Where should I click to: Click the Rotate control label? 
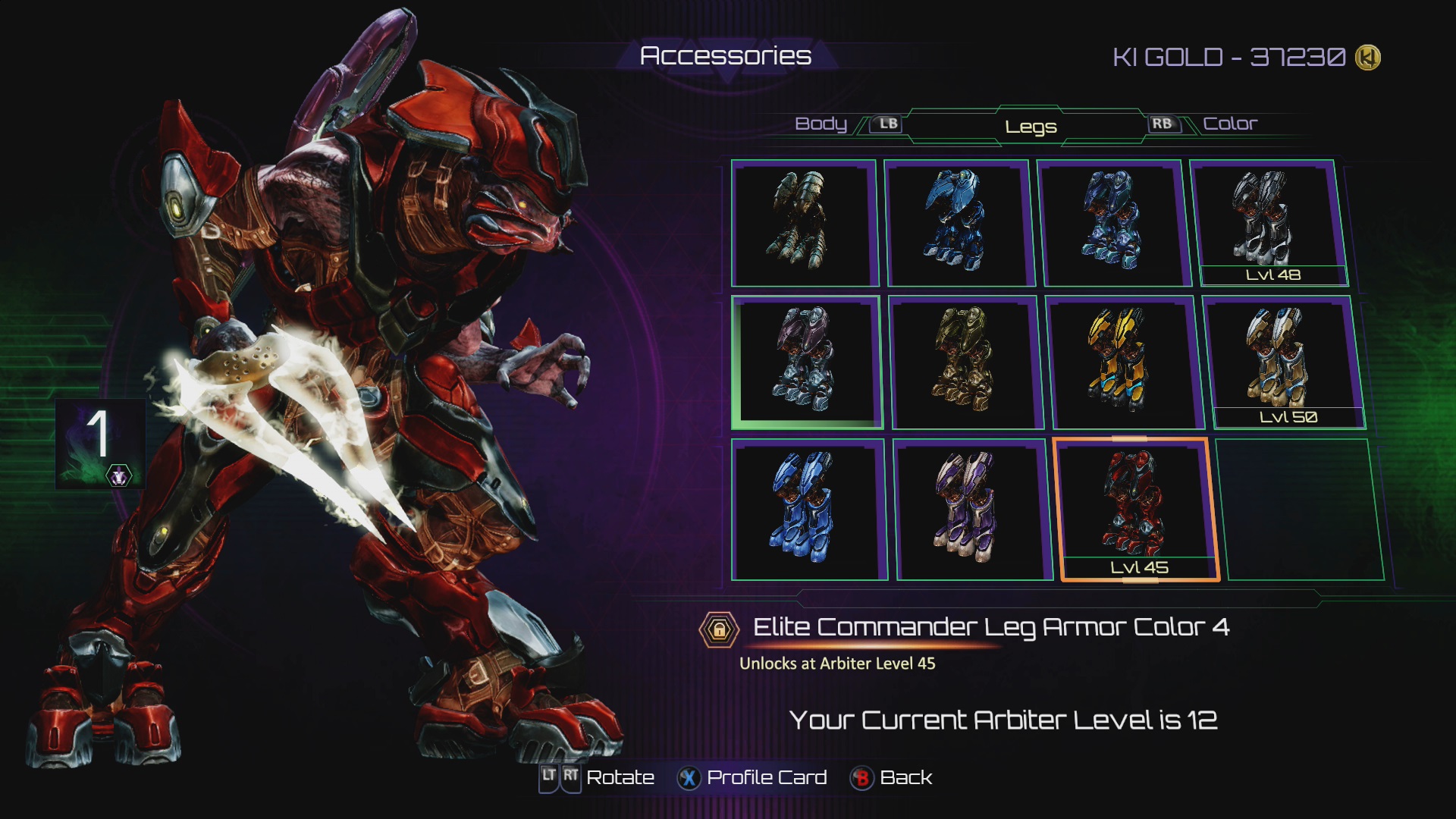(620, 778)
